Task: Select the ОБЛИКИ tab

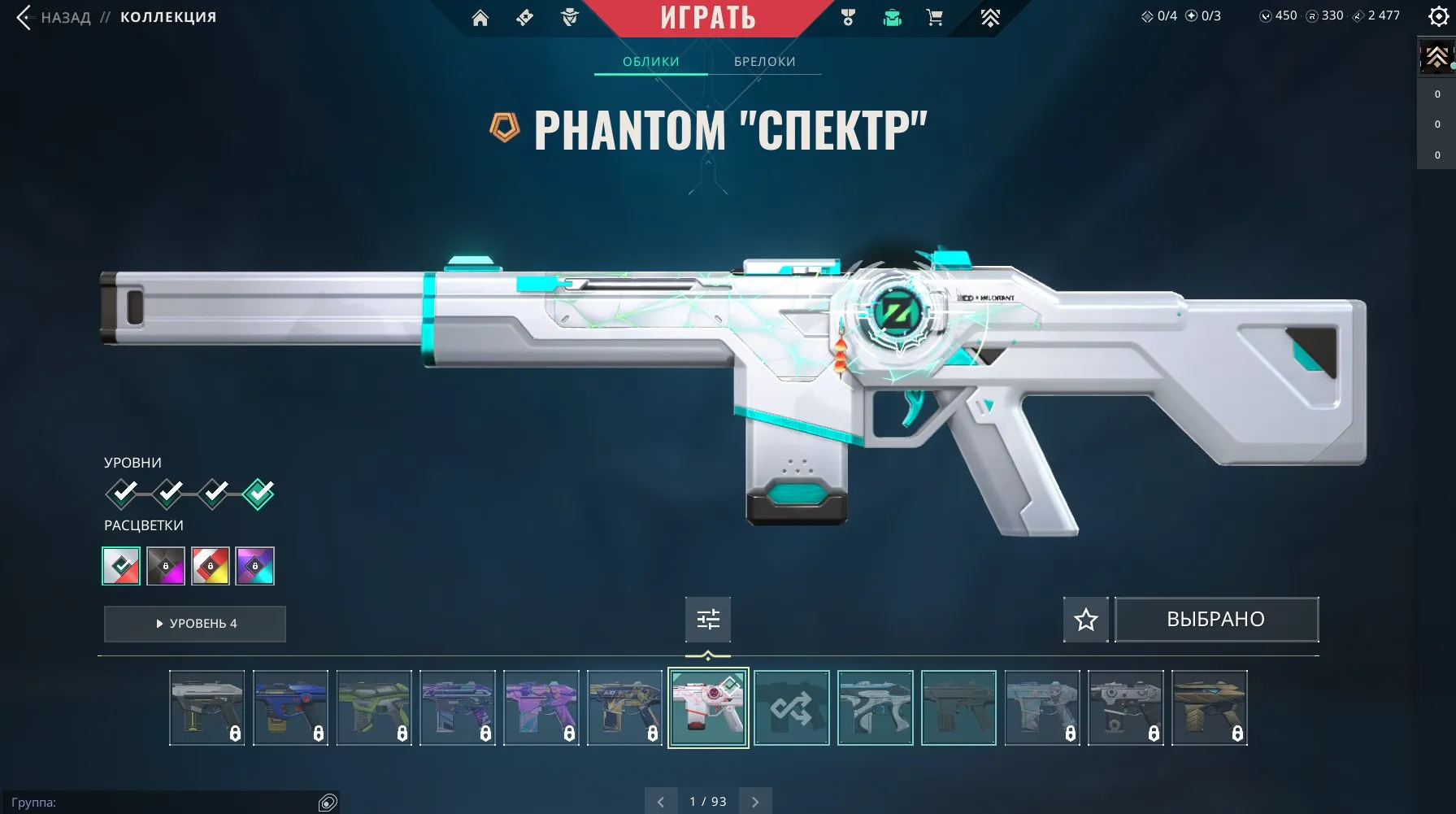Action: click(651, 61)
